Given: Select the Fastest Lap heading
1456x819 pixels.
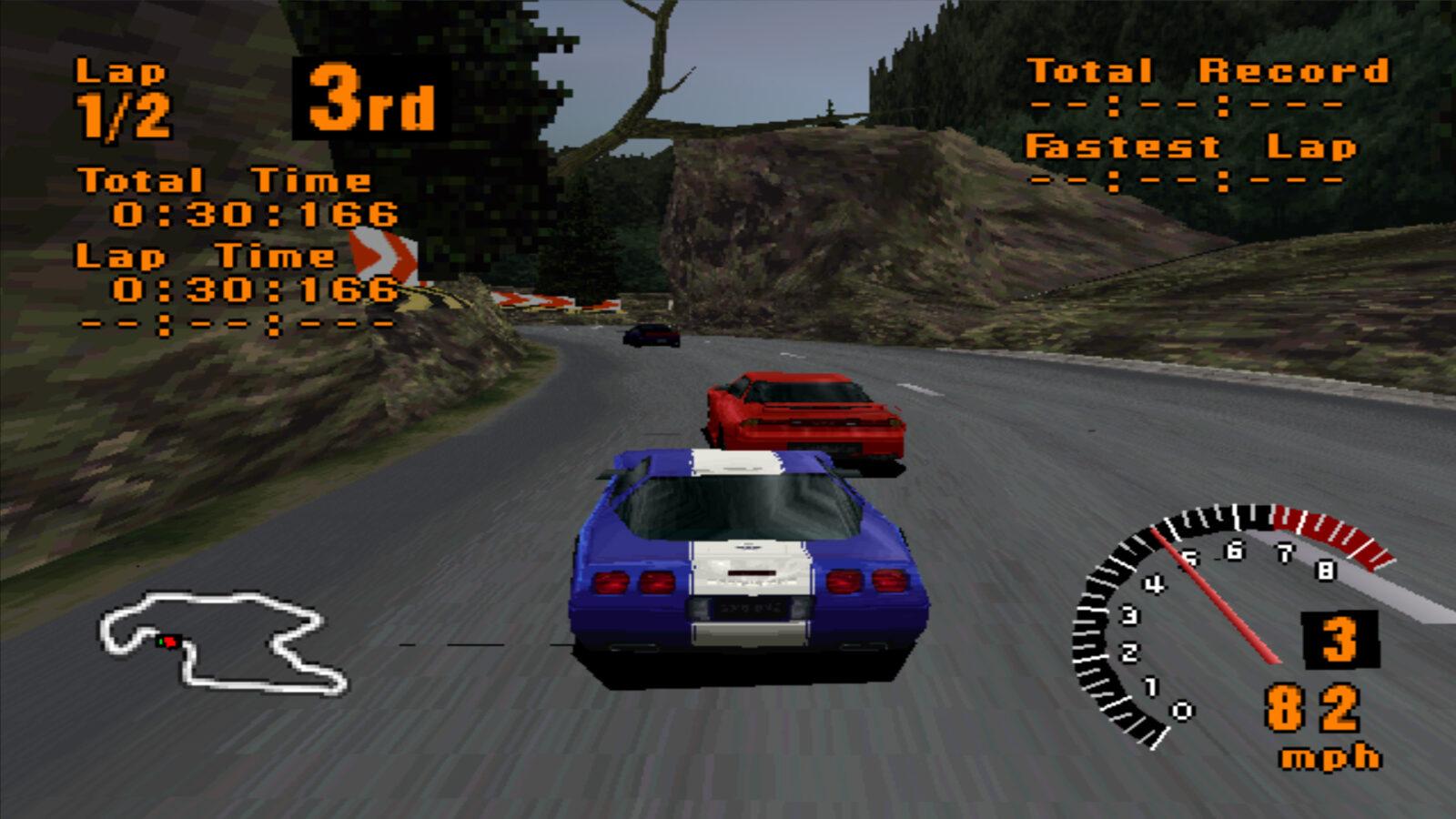Looking at the screenshot, I should click(1192, 147).
